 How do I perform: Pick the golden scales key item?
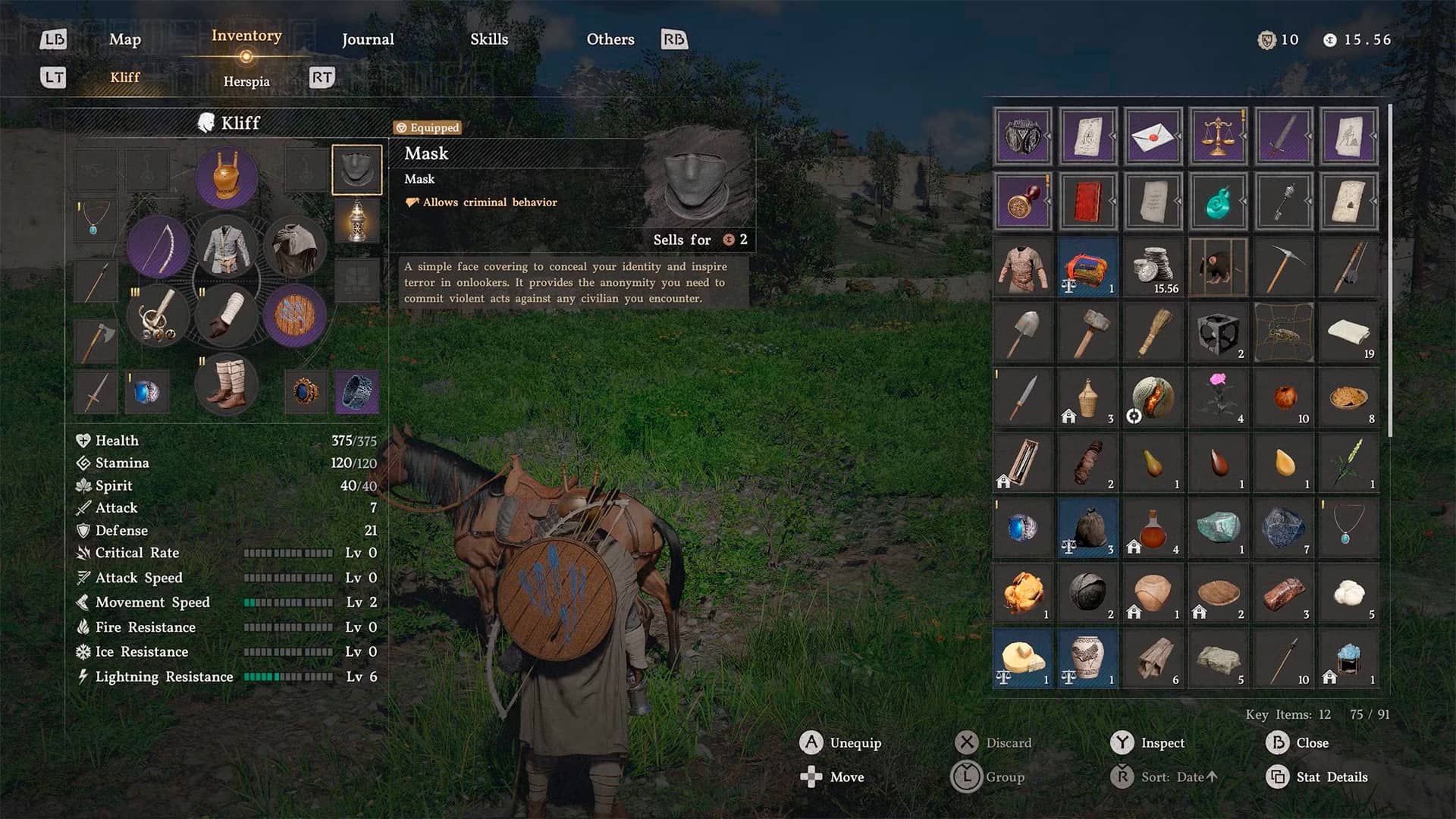pos(1218,136)
